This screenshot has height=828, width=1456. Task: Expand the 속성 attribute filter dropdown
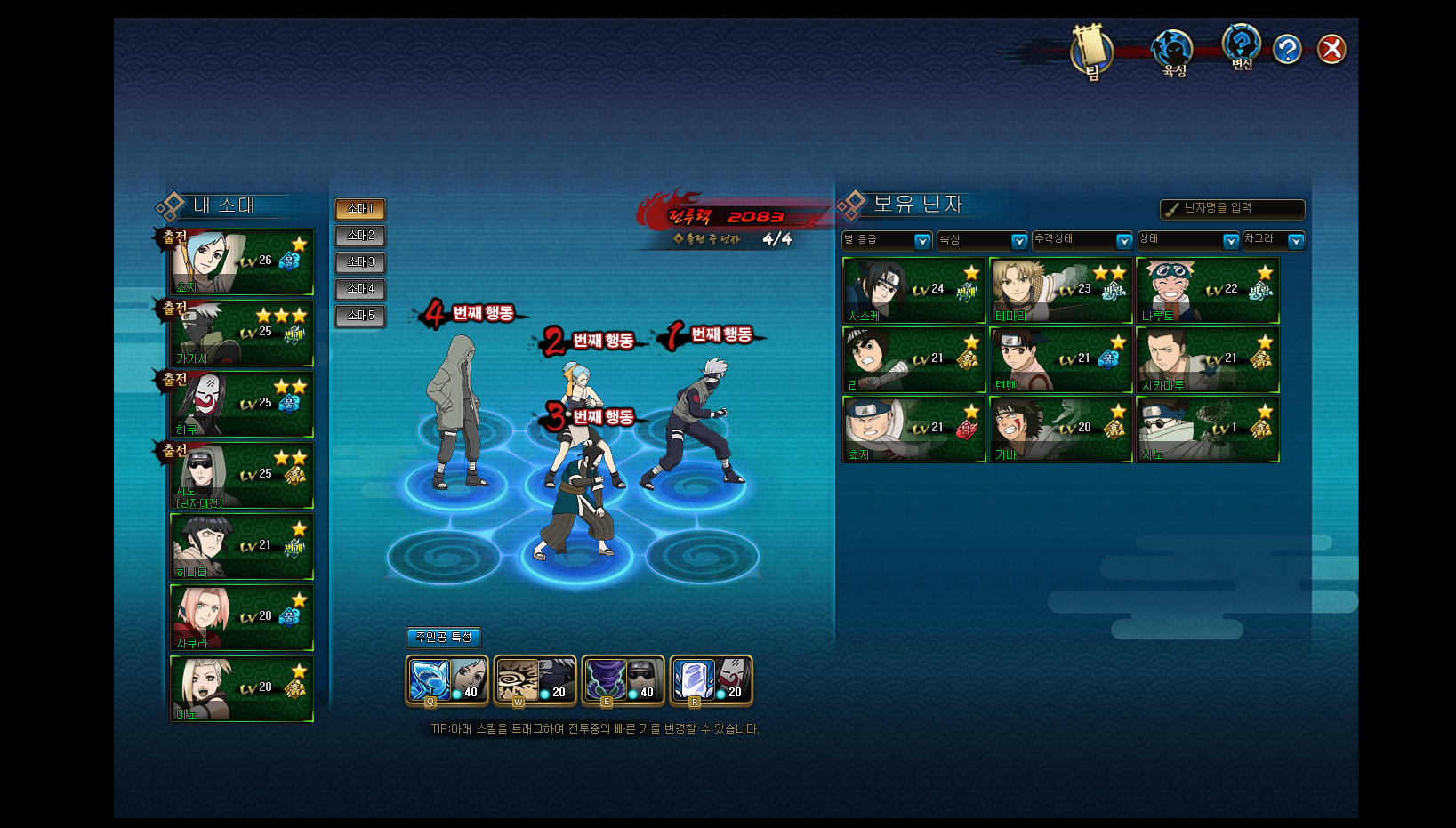click(983, 241)
